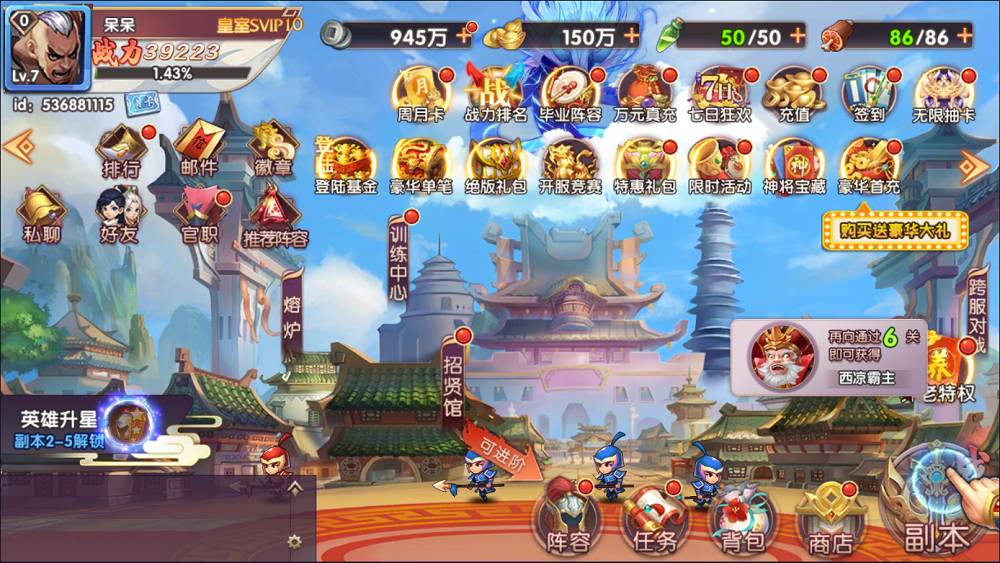Show next event icons with right arrow

[x=973, y=164]
